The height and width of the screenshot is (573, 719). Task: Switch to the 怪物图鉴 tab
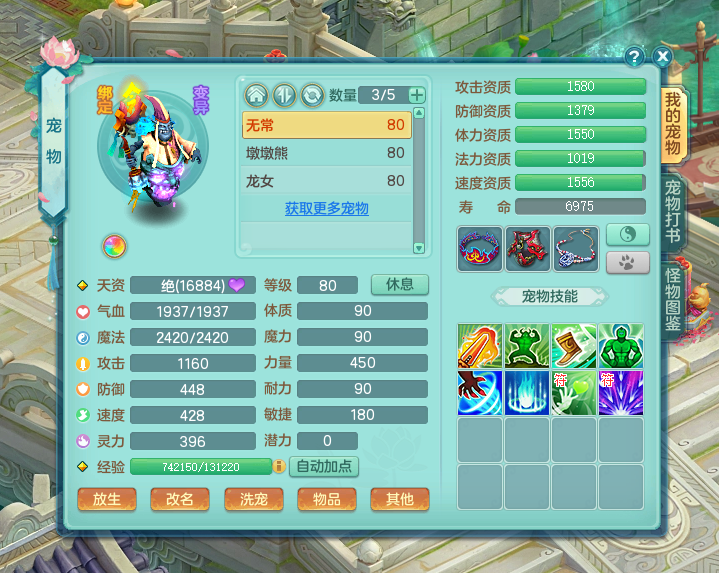pyautogui.click(x=673, y=296)
